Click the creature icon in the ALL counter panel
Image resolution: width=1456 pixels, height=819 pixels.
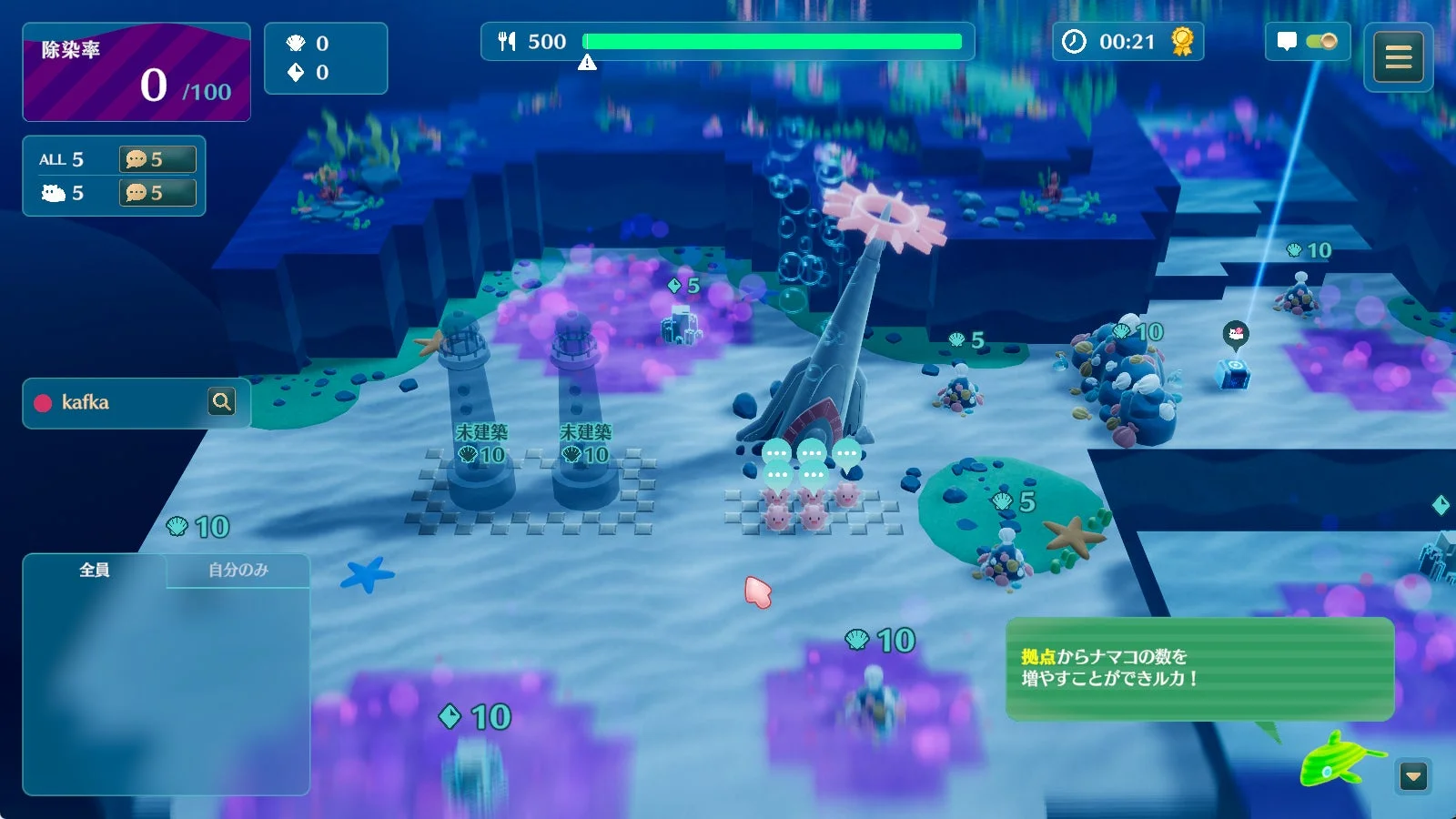[55, 192]
